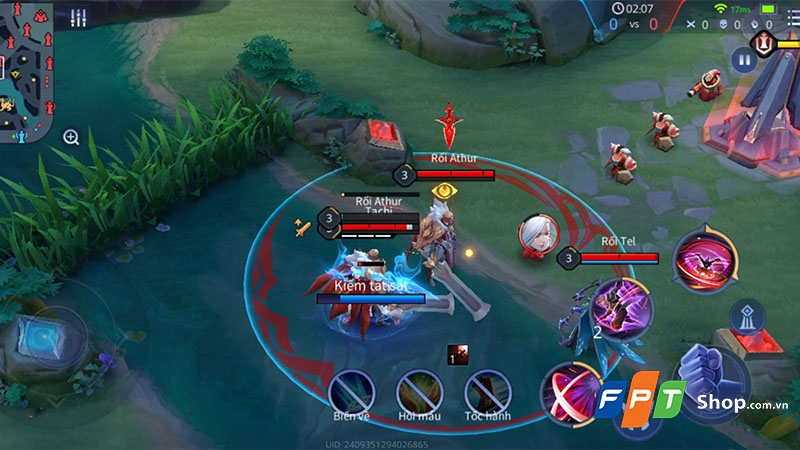Open the minimap

click(x=27, y=70)
